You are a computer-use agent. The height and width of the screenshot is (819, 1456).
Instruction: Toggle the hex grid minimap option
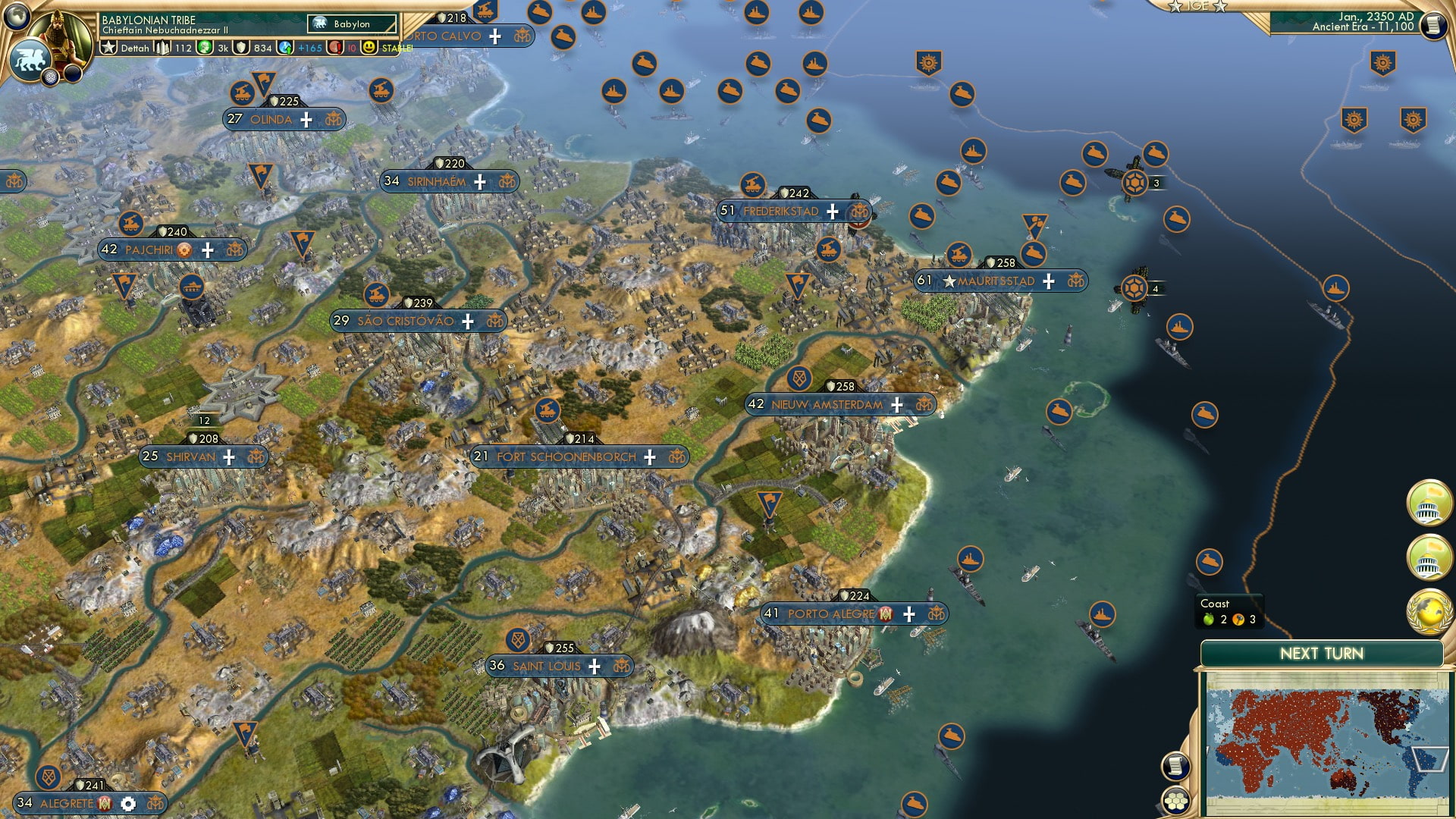pyautogui.click(x=1175, y=801)
